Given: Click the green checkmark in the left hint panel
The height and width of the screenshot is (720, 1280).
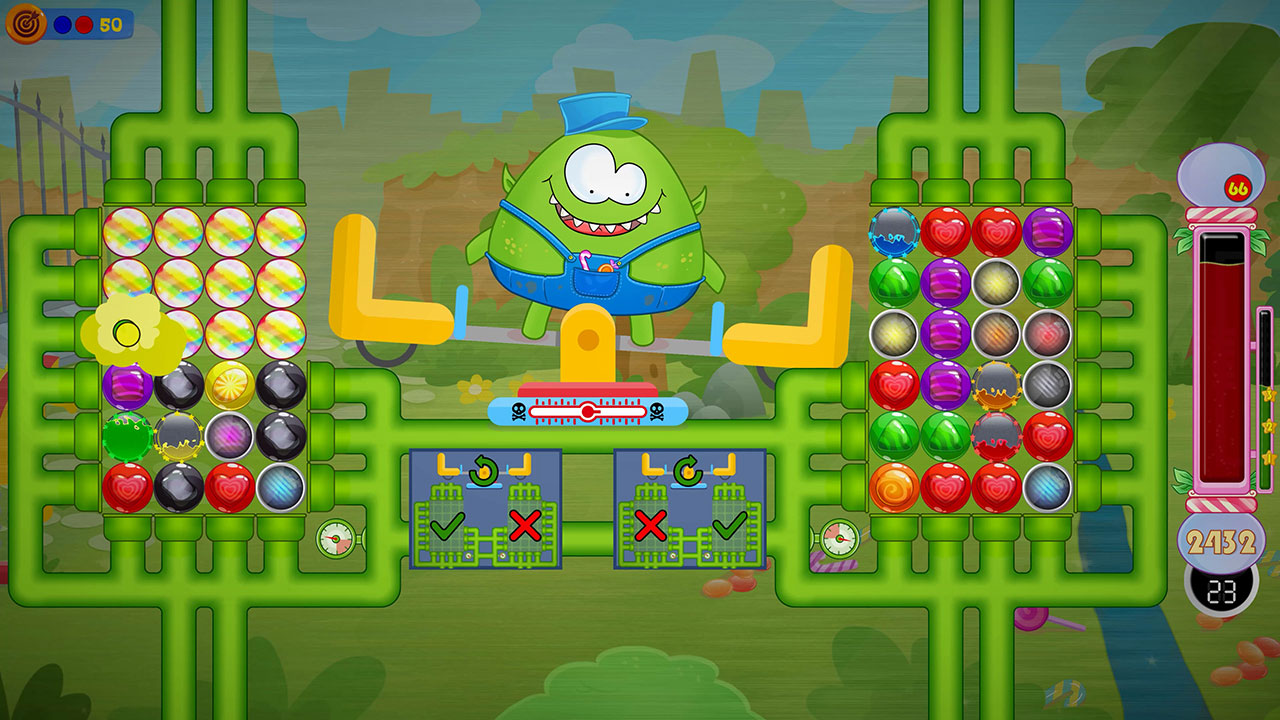Looking at the screenshot, I should [446, 527].
